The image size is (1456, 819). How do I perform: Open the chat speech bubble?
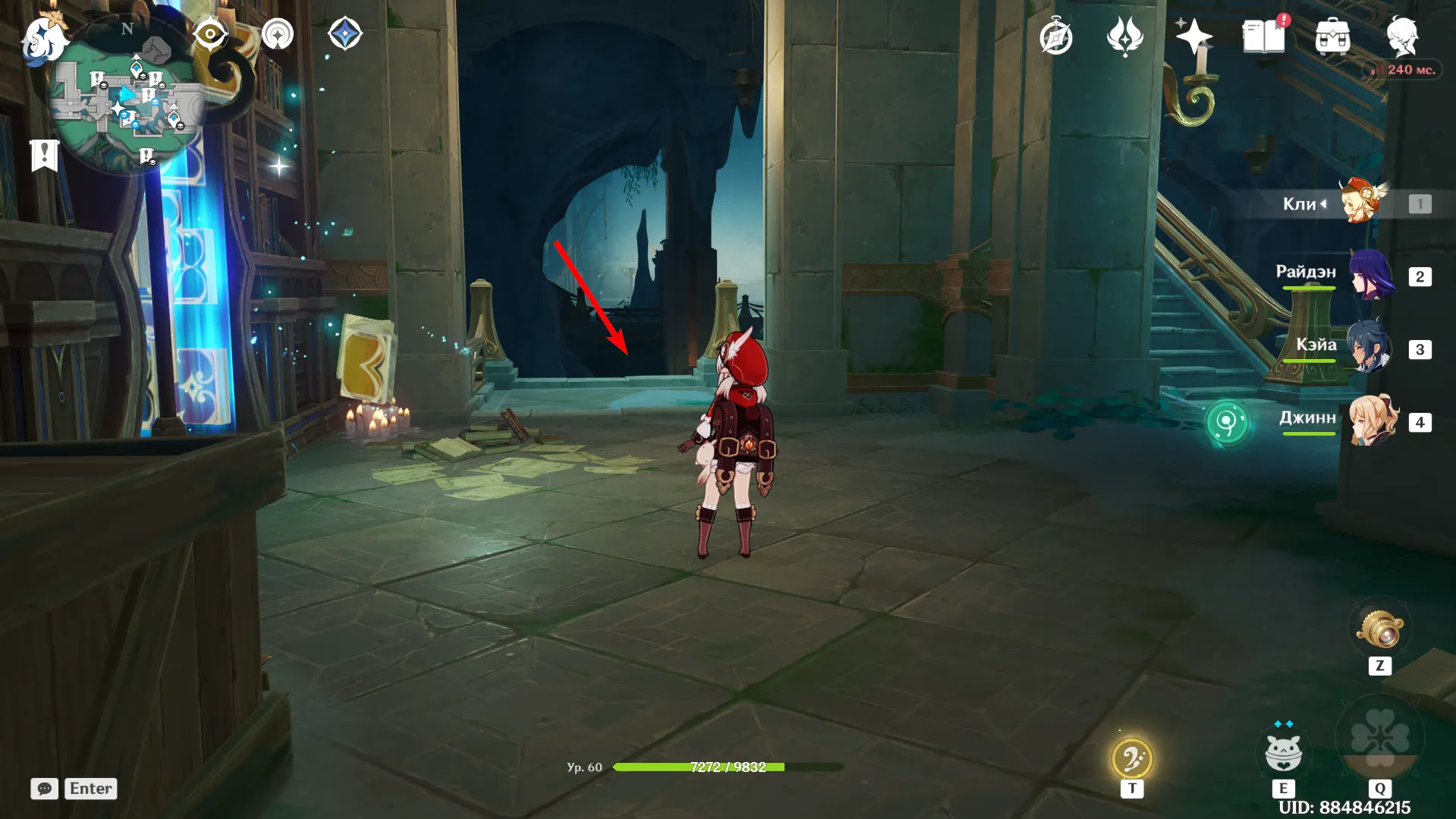click(44, 789)
